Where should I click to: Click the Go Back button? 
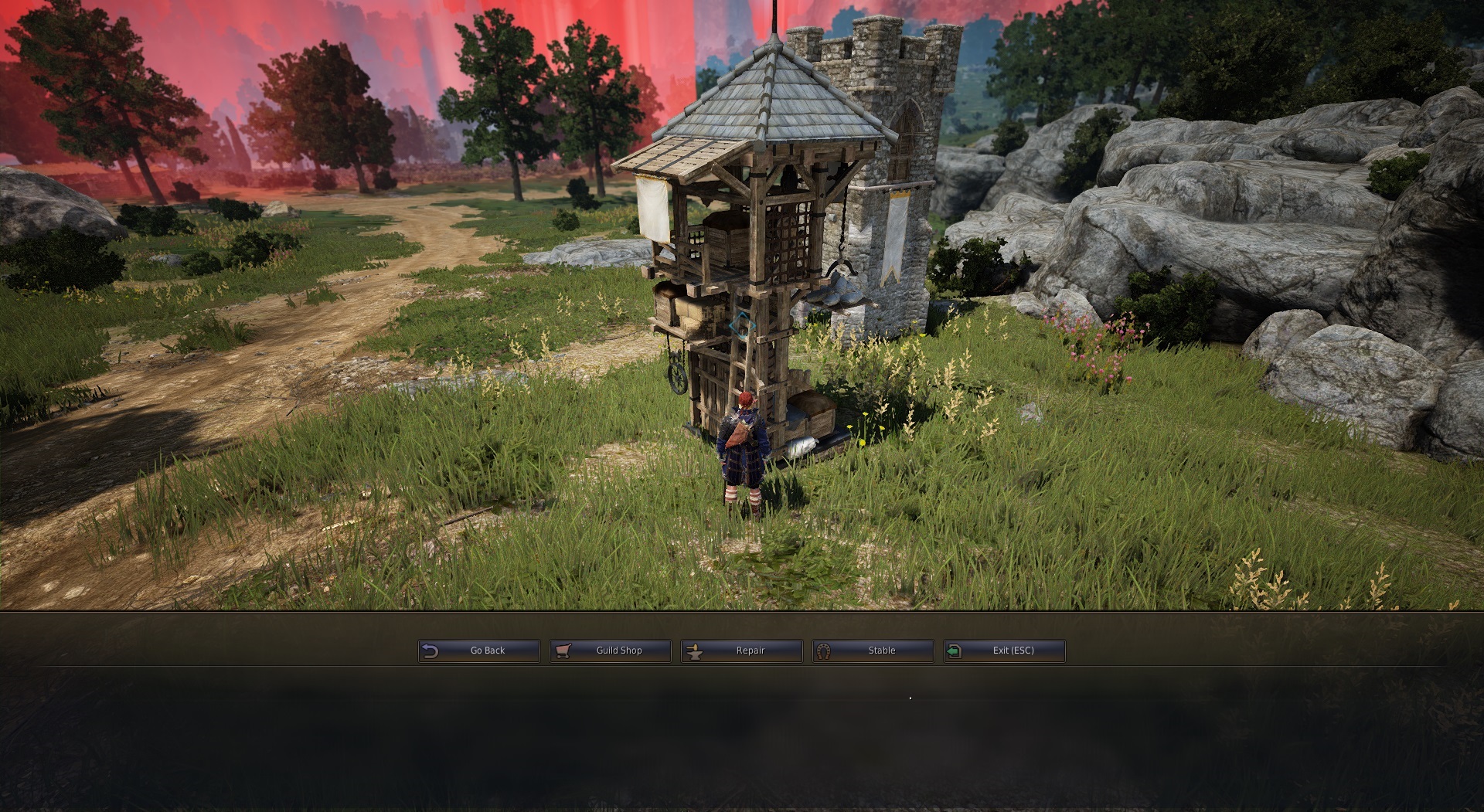(479, 651)
